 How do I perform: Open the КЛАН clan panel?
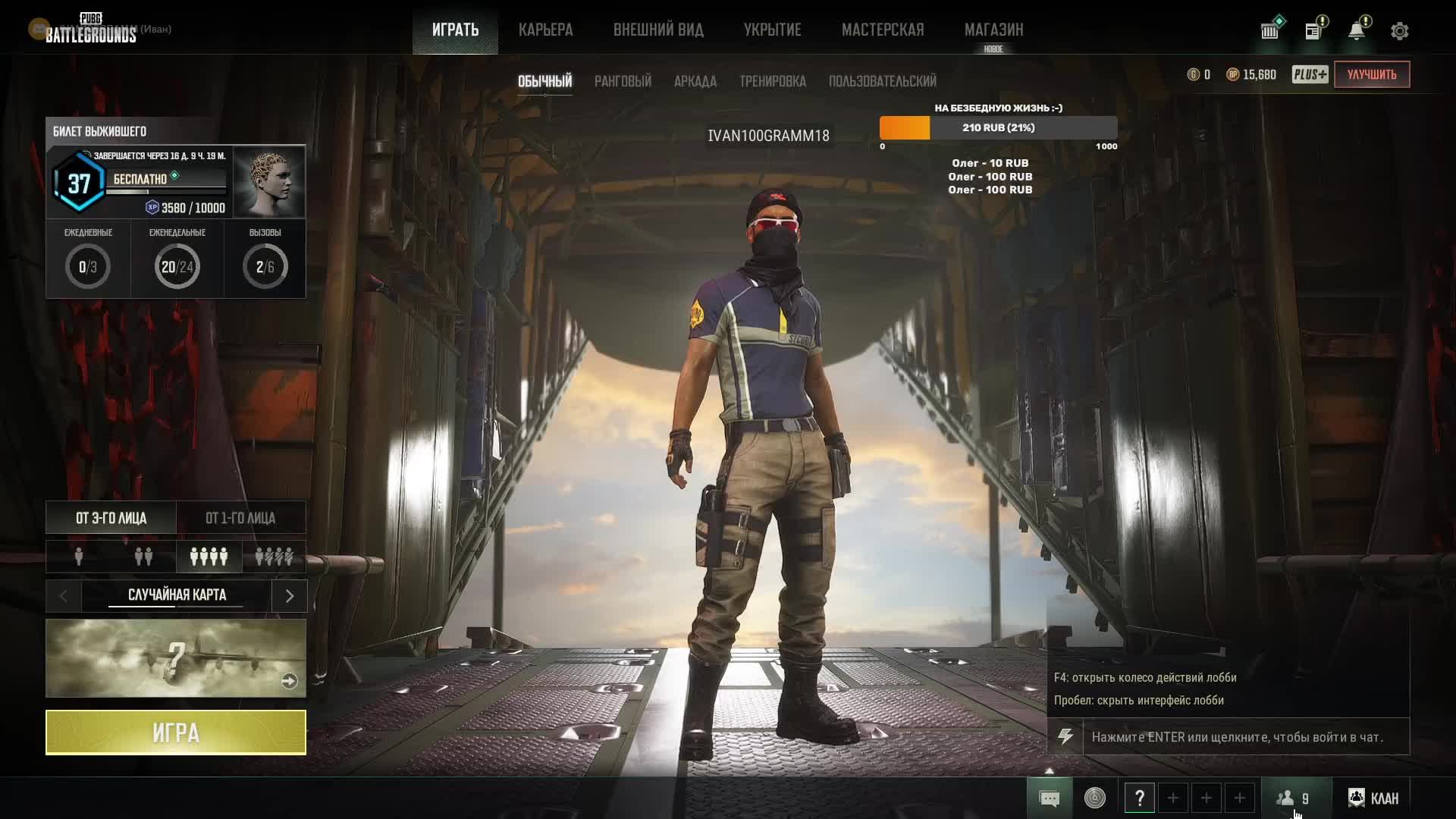pyautogui.click(x=1373, y=798)
